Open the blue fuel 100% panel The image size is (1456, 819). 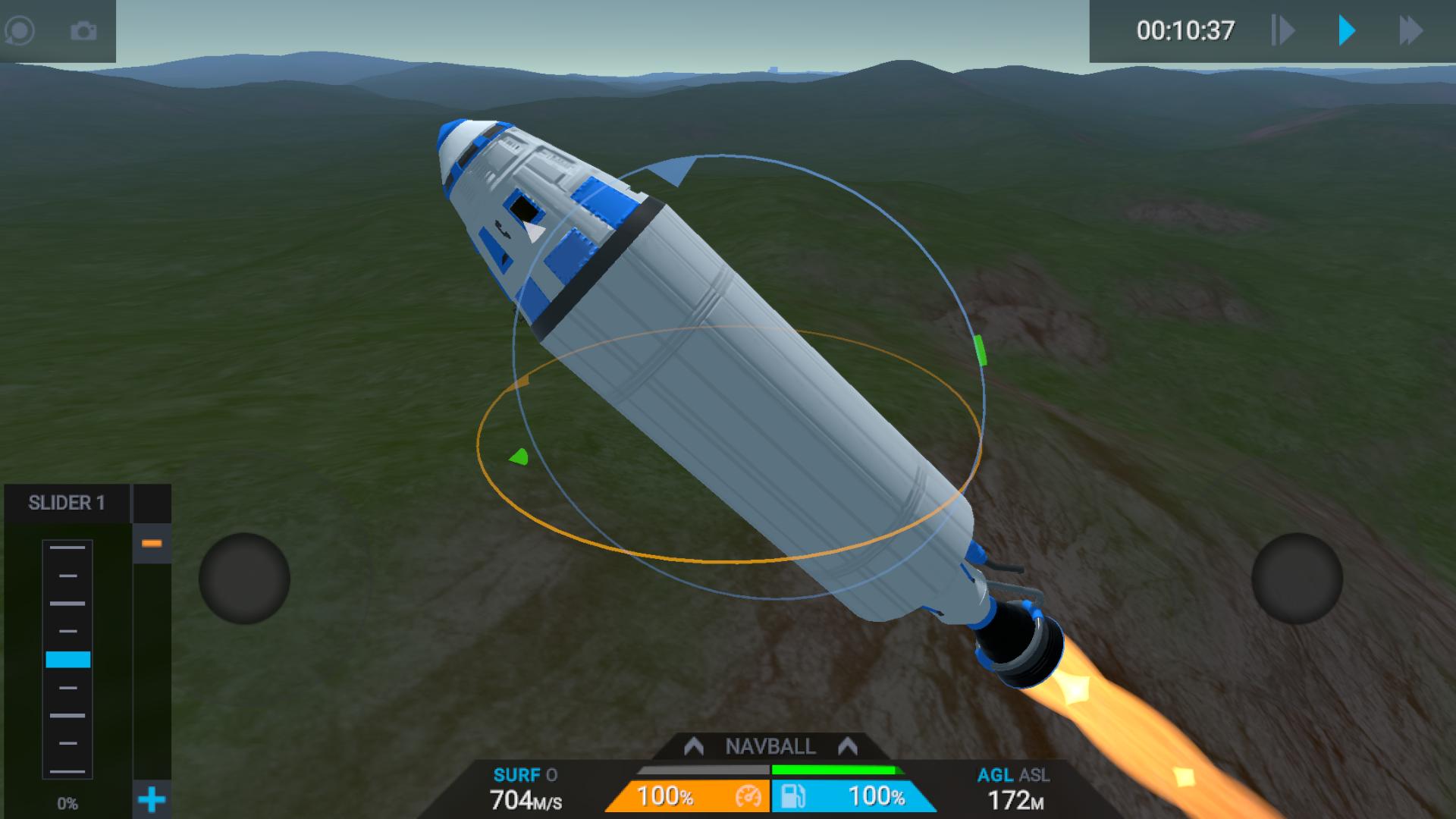[853, 796]
